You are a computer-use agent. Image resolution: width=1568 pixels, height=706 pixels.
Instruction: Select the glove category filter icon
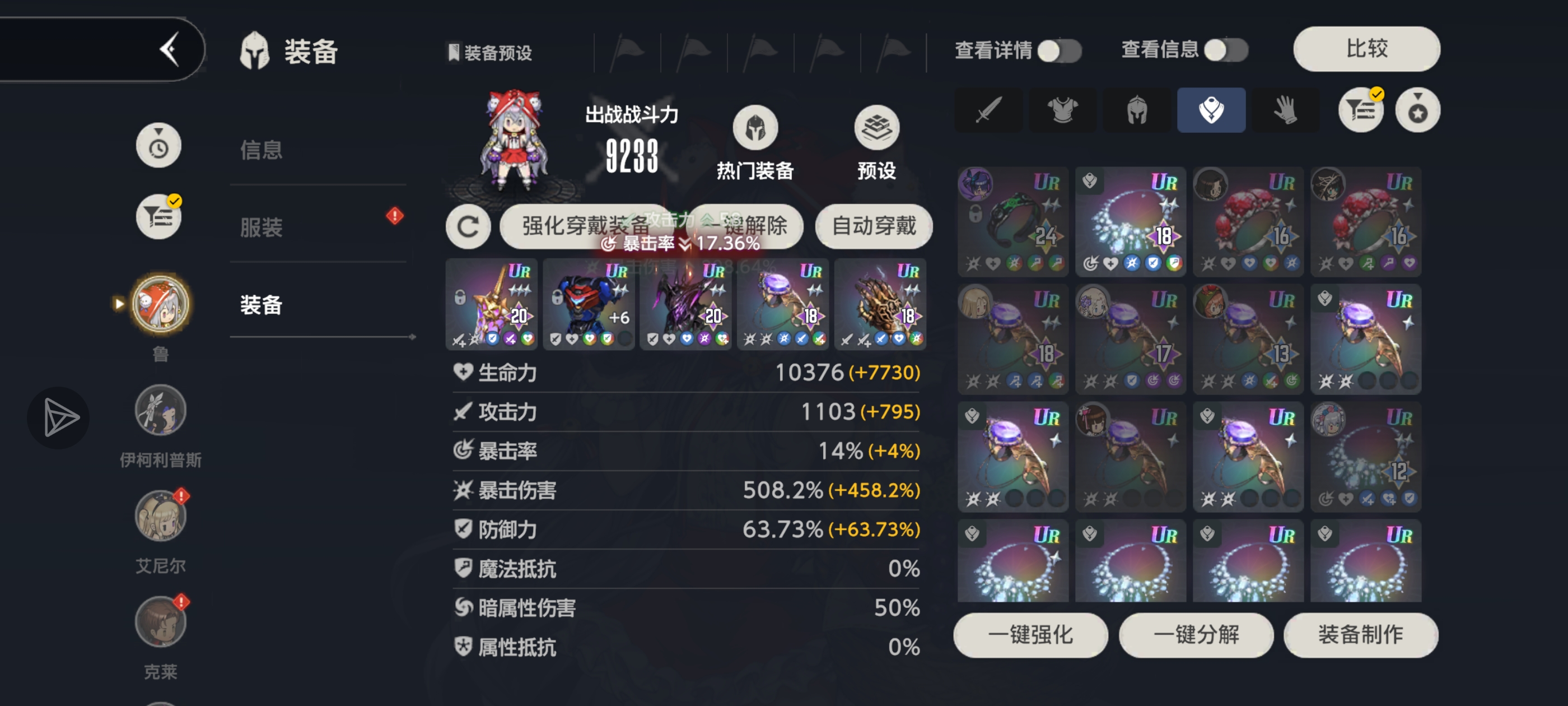(1286, 110)
